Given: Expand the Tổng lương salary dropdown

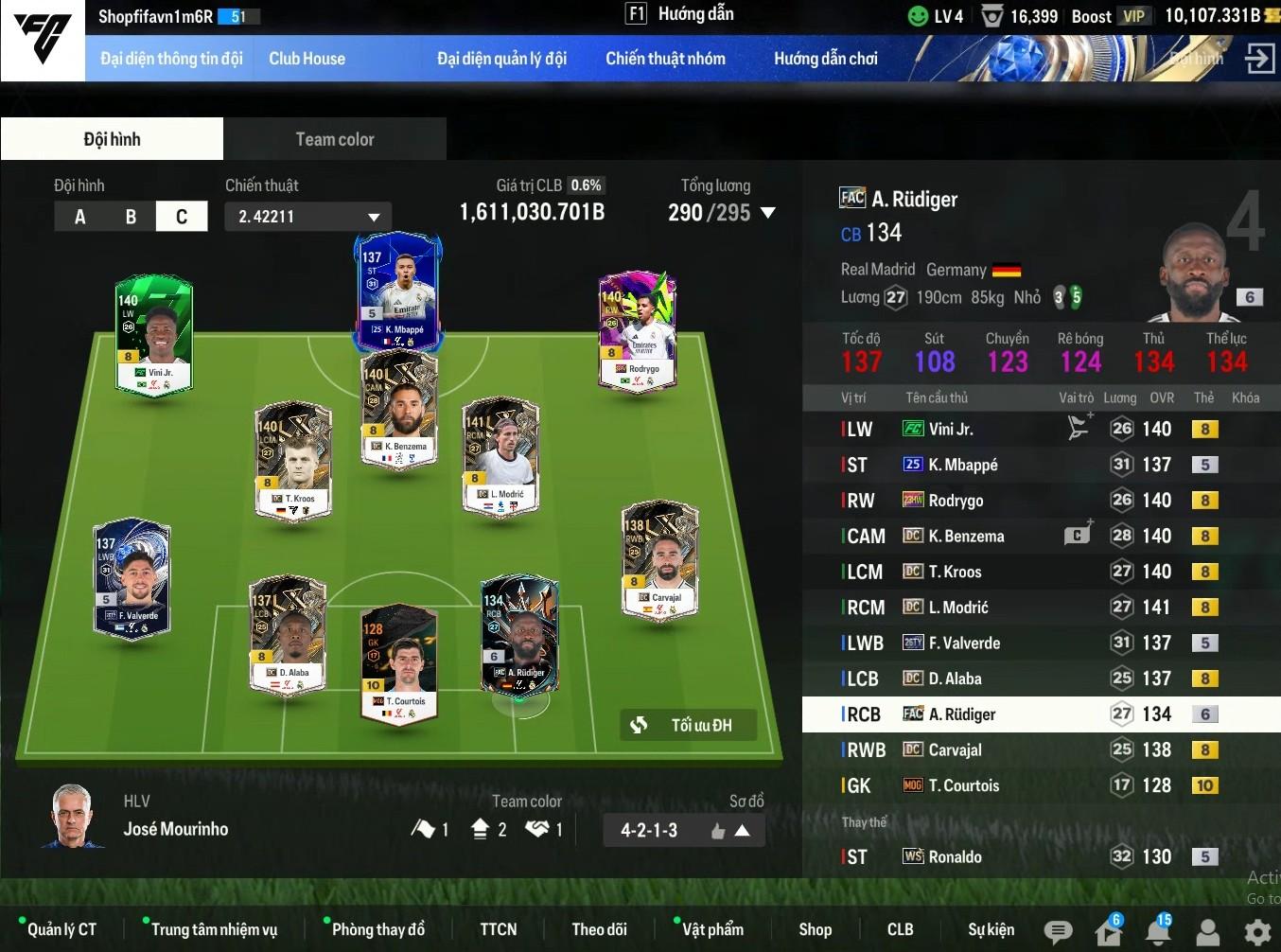Looking at the screenshot, I should [x=767, y=213].
